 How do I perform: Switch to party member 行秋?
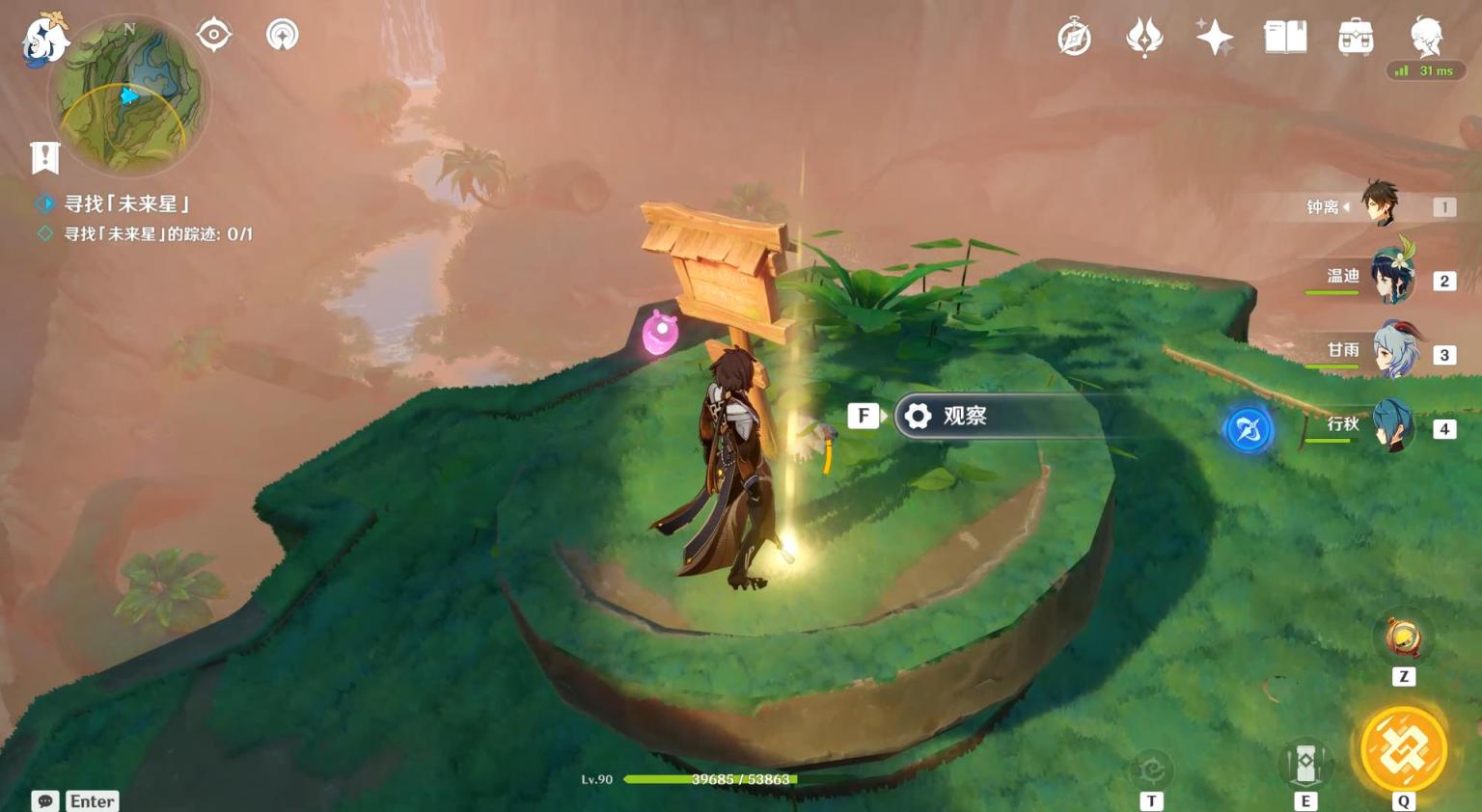[1393, 425]
